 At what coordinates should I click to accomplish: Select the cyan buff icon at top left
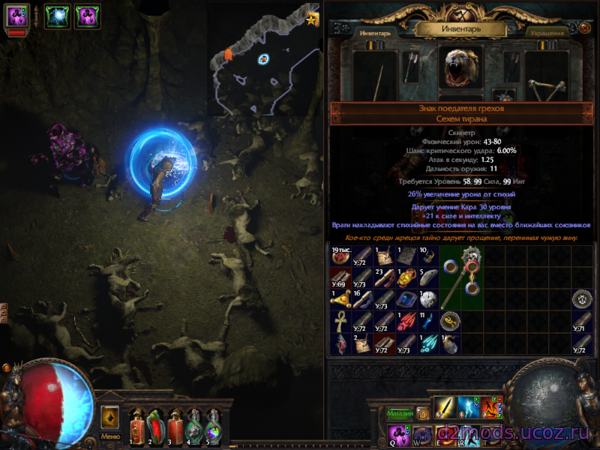53,15
